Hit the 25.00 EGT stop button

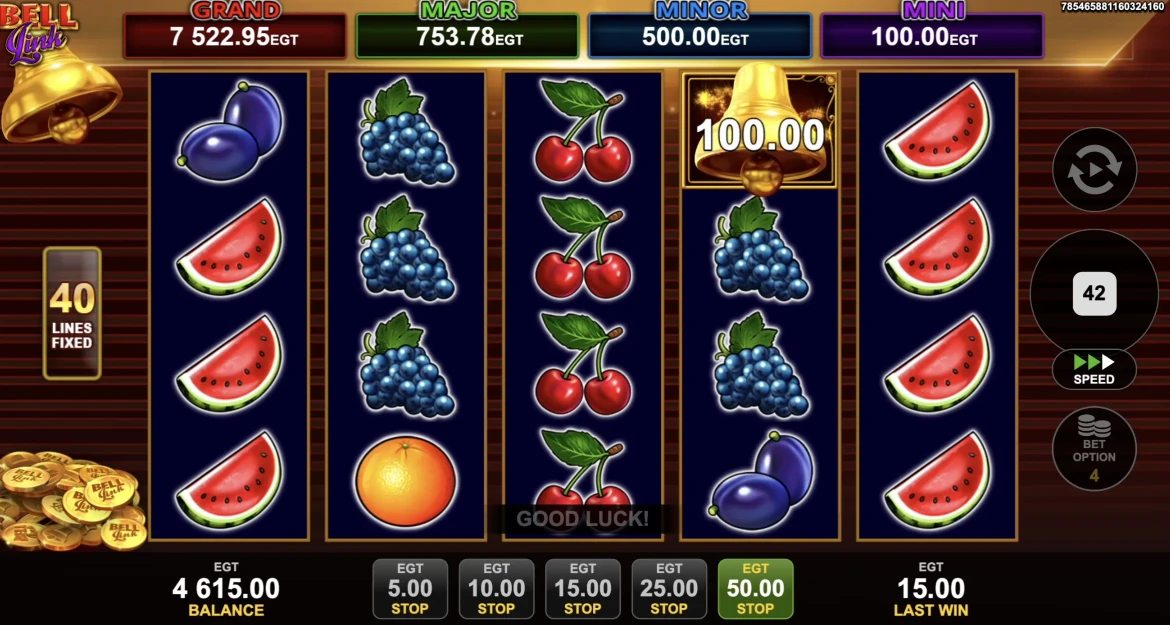pyautogui.click(x=669, y=589)
